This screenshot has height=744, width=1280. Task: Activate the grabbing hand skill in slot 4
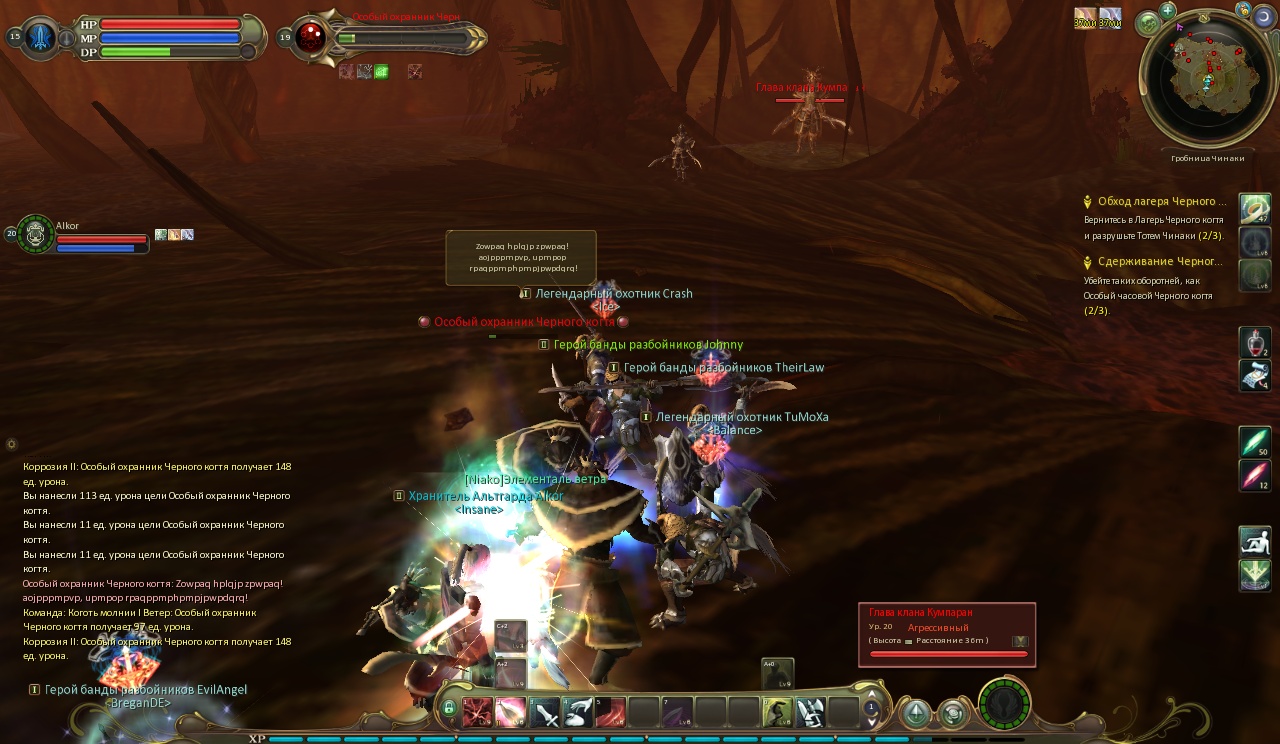[577, 712]
